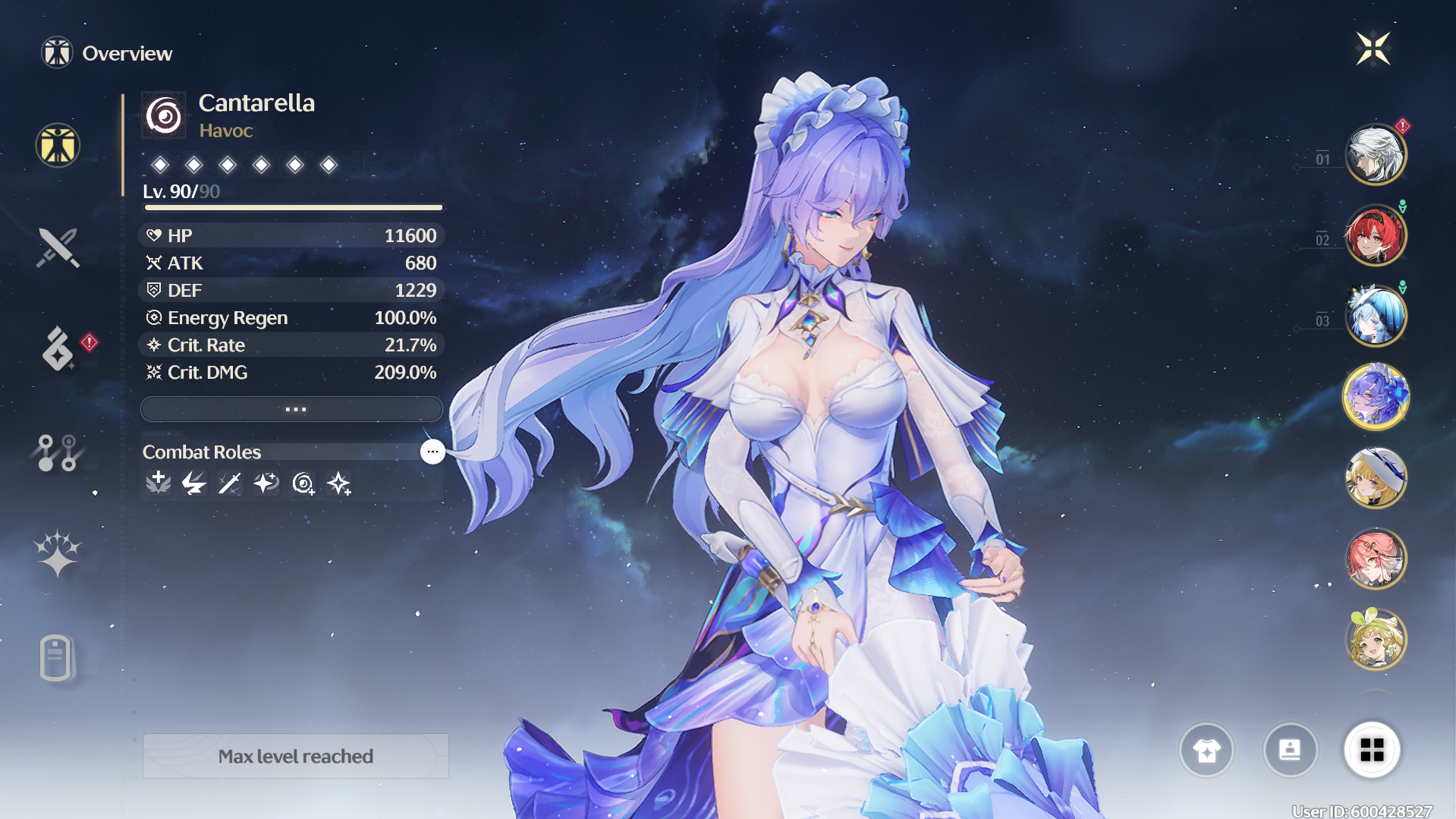Image resolution: width=1456 pixels, height=819 pixels.
Task: Choose the red-haired character in slot 02
Action: [1375, 235]
